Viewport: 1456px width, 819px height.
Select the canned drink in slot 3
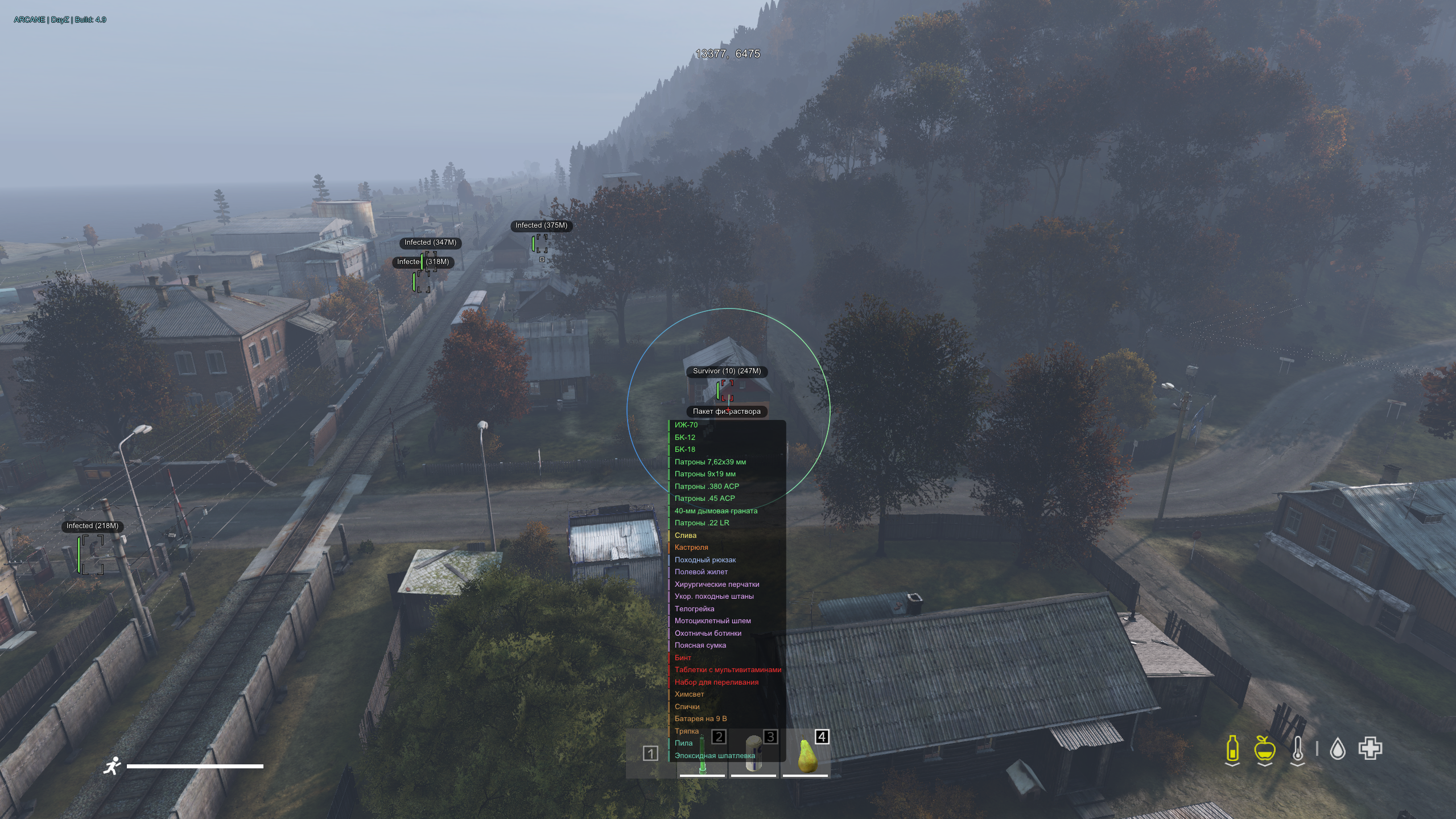coord(753,755)
